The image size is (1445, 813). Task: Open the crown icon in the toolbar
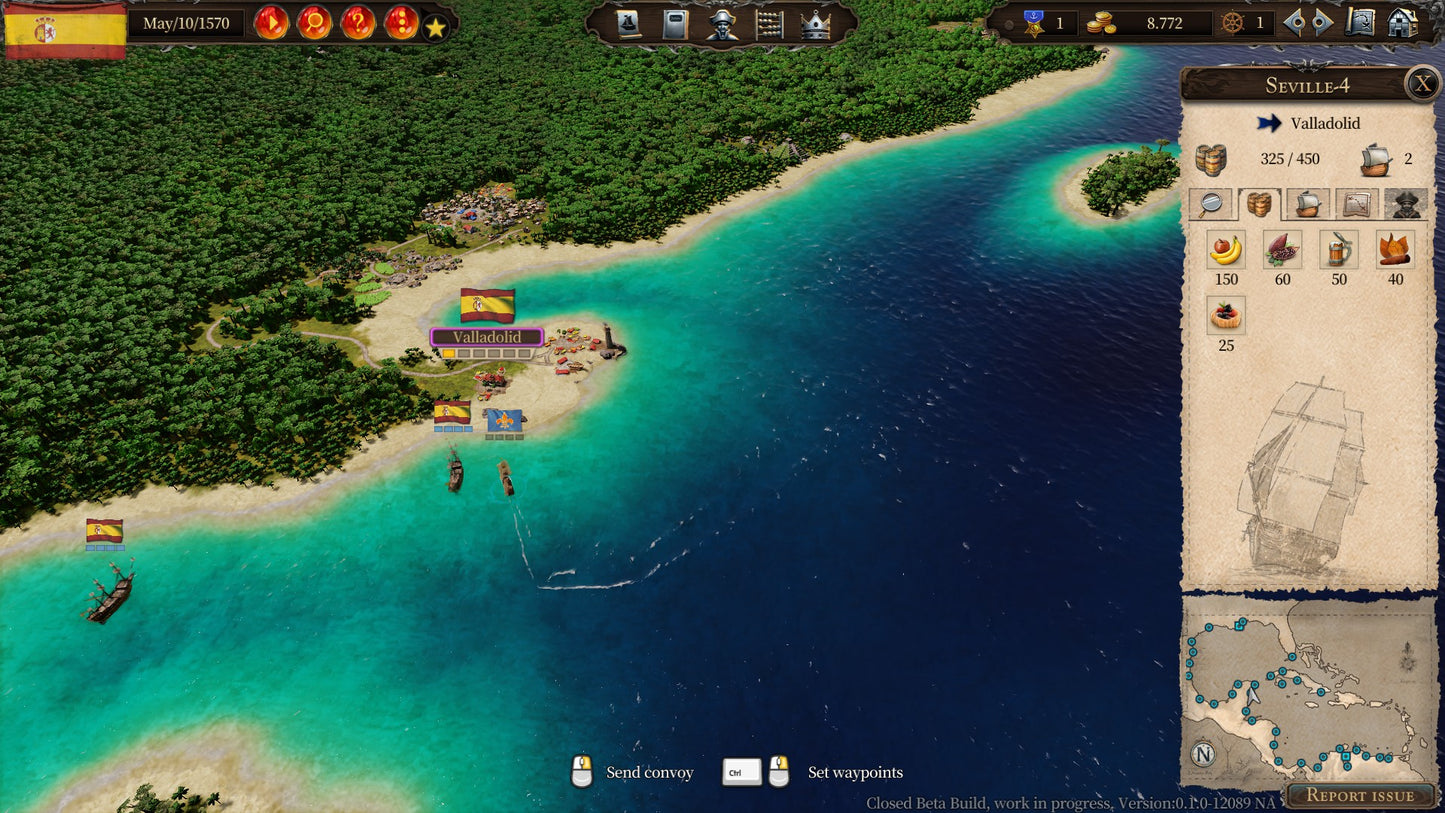pos(817,24)
